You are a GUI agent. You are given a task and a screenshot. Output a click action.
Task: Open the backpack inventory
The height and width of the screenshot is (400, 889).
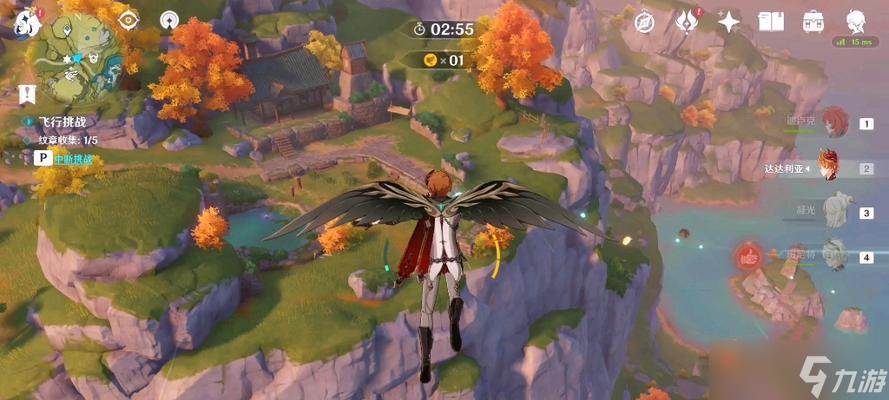point(813,20)
